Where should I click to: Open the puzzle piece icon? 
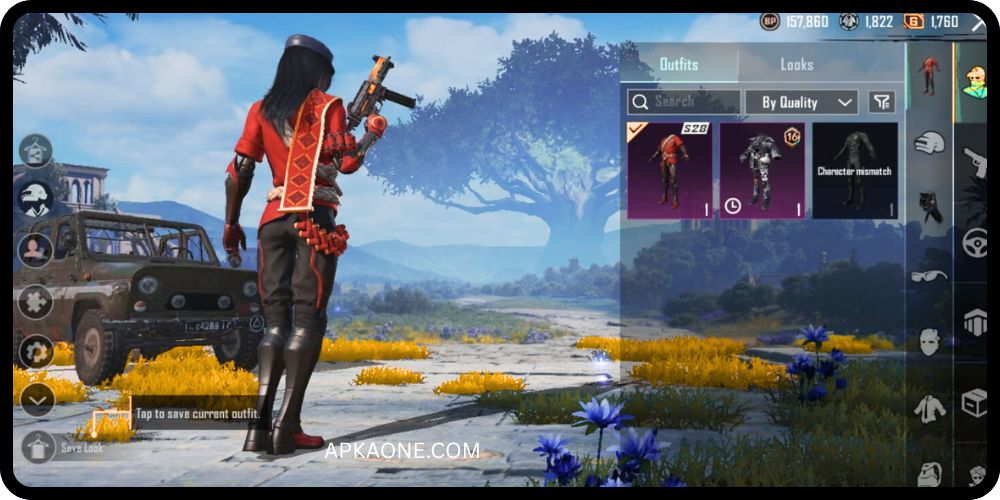pos(37,301)
